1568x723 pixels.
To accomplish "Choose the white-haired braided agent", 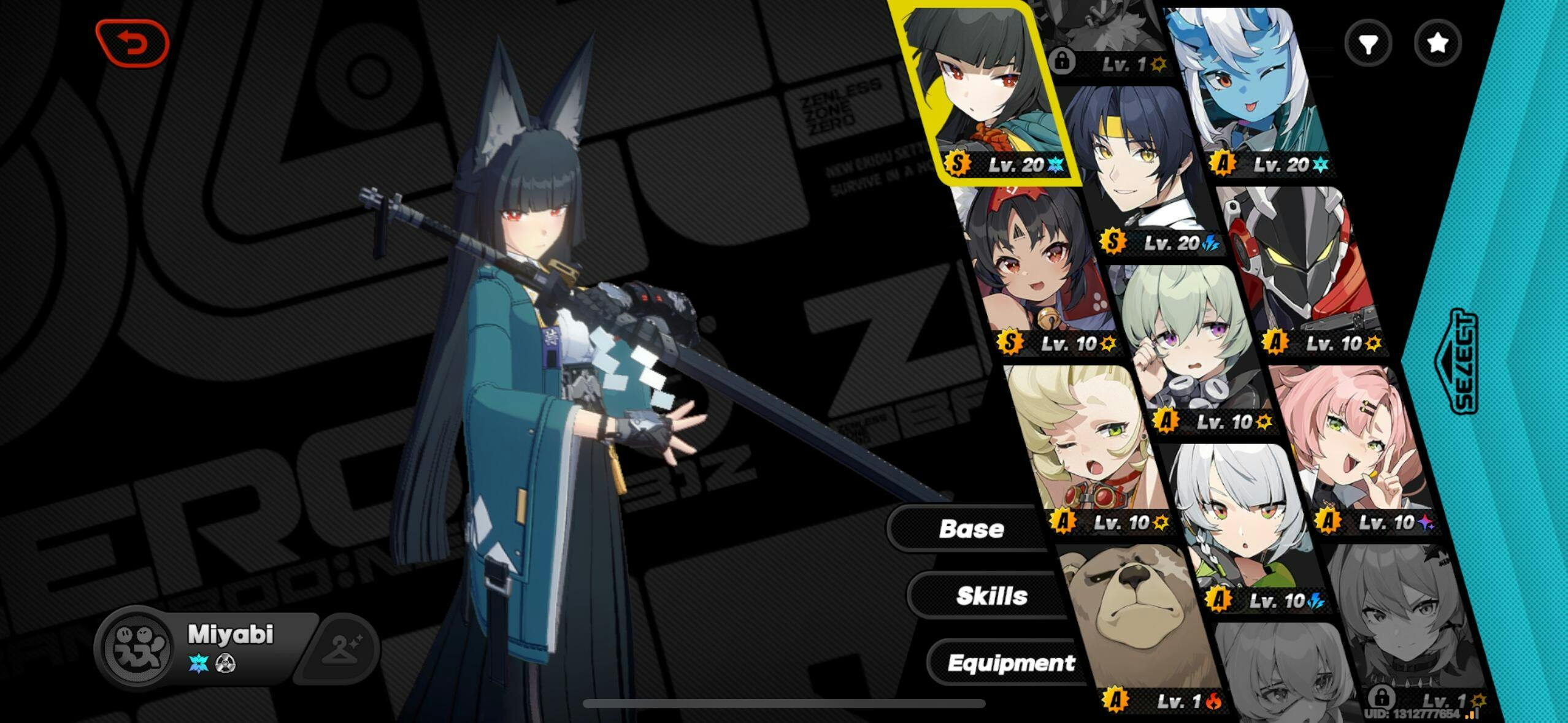I will click(1245, 527).
